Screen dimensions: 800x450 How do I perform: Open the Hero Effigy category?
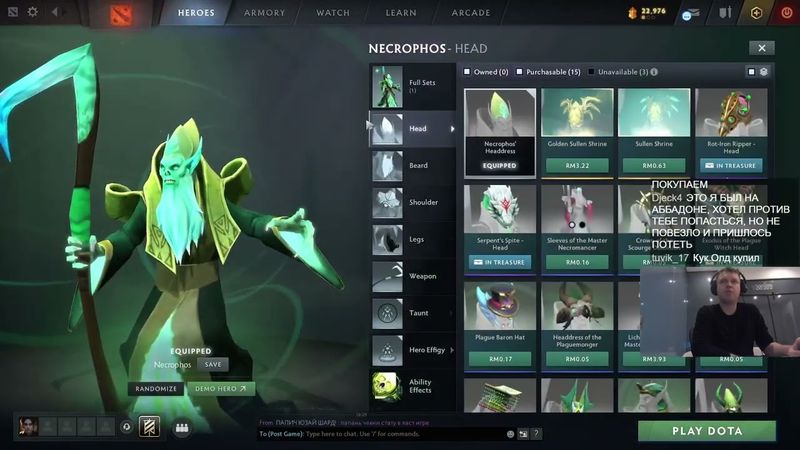(412, 350)
